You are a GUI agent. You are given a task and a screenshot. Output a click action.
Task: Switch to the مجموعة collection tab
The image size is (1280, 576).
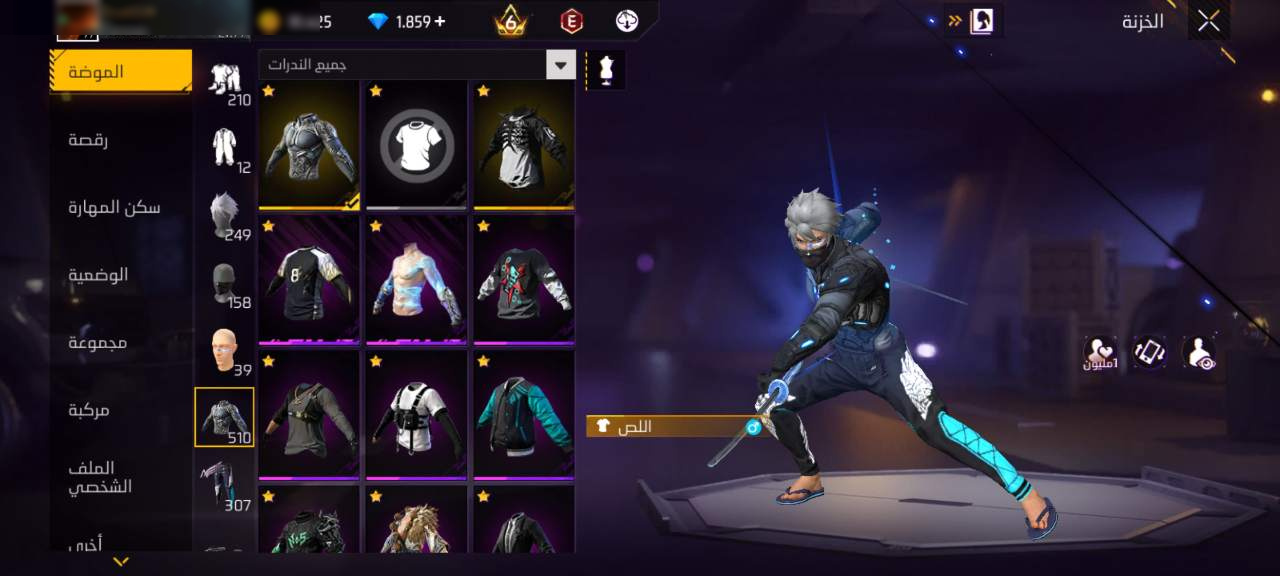tap(98, 343)
